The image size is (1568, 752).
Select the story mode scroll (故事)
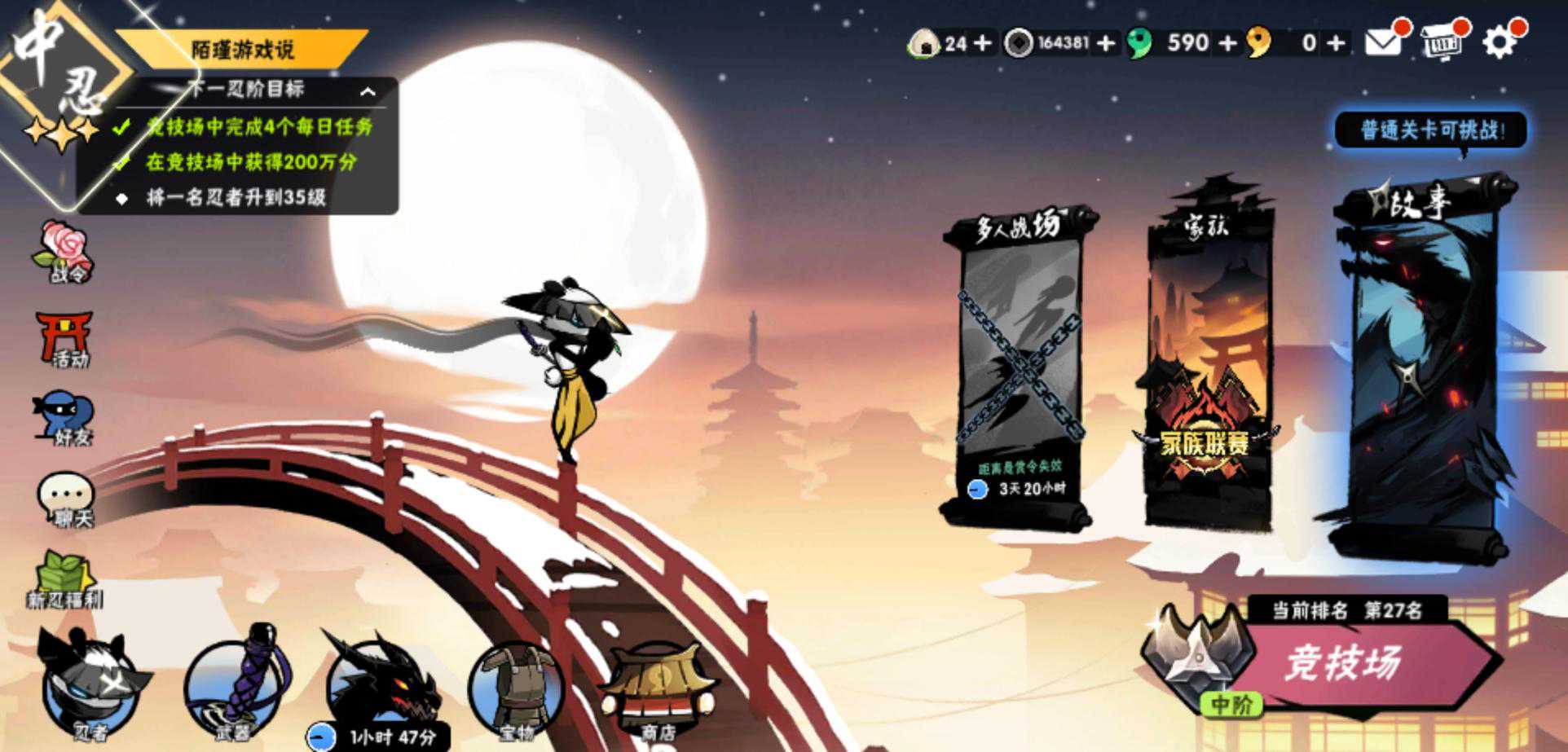[1422, 367]
